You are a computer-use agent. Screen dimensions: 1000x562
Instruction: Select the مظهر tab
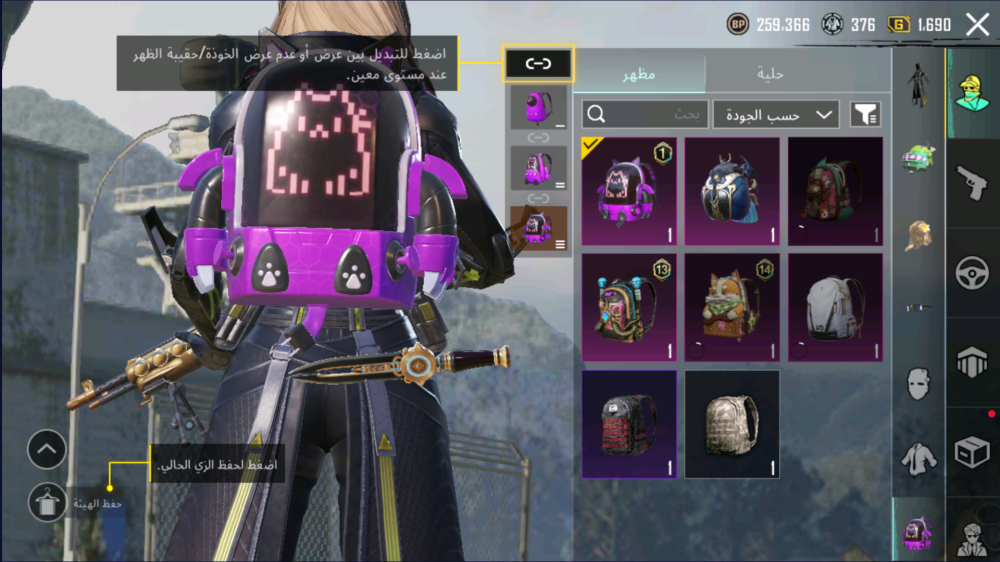(x=639, y=74)
